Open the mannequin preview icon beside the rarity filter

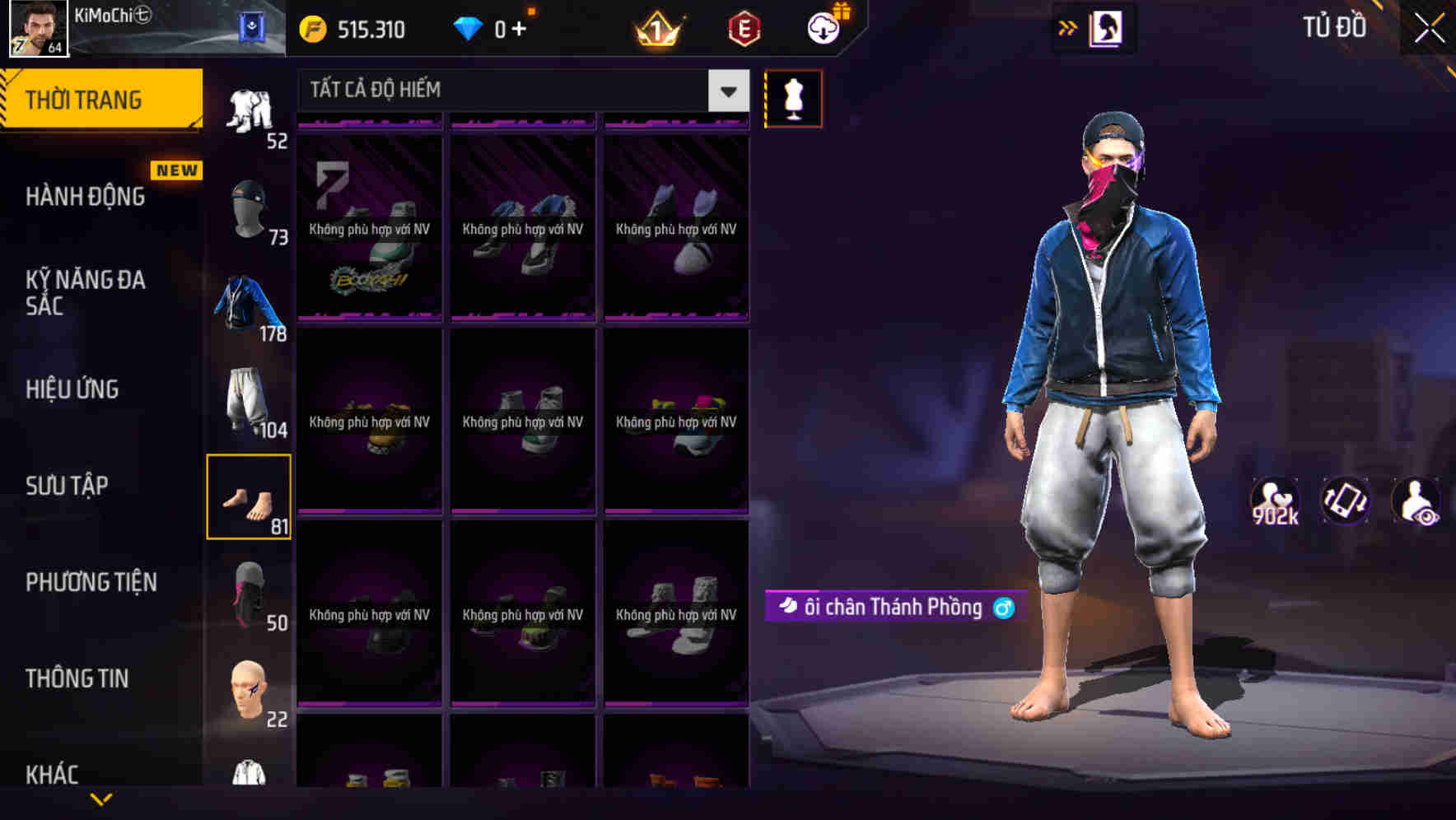coord(793,98)
